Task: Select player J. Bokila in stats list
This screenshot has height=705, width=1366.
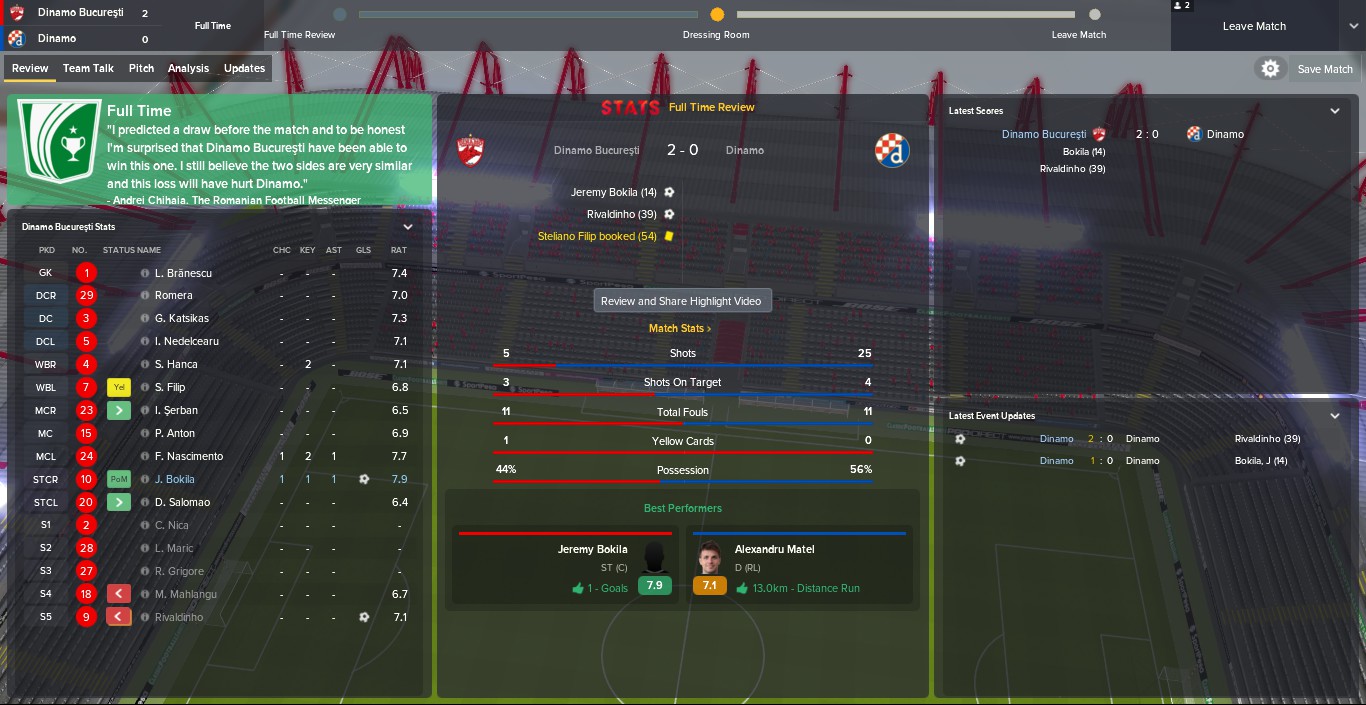Action: tap(175, 479)
